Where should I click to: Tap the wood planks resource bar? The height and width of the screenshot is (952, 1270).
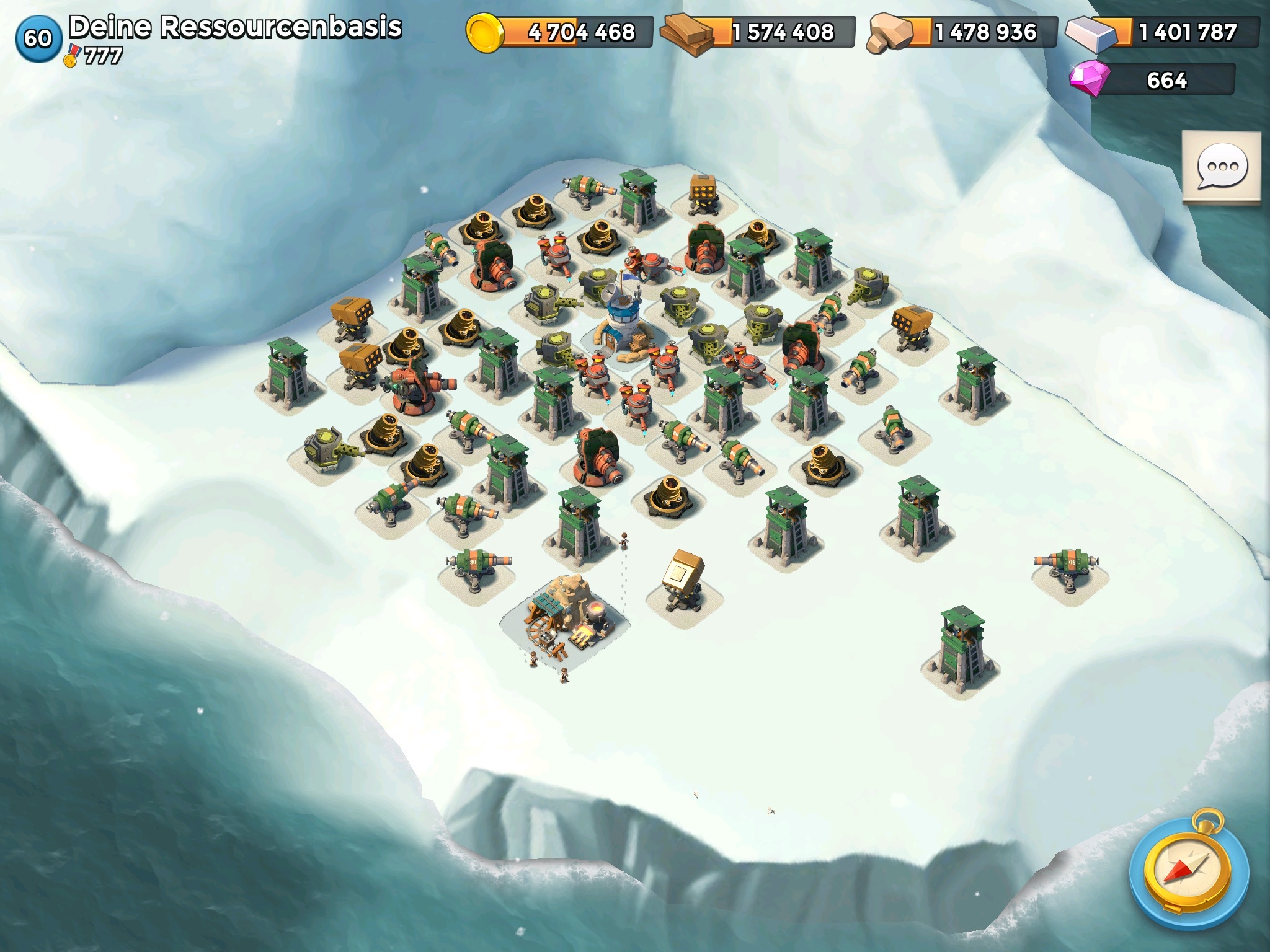pyautogui.click(x=758, y=32)
